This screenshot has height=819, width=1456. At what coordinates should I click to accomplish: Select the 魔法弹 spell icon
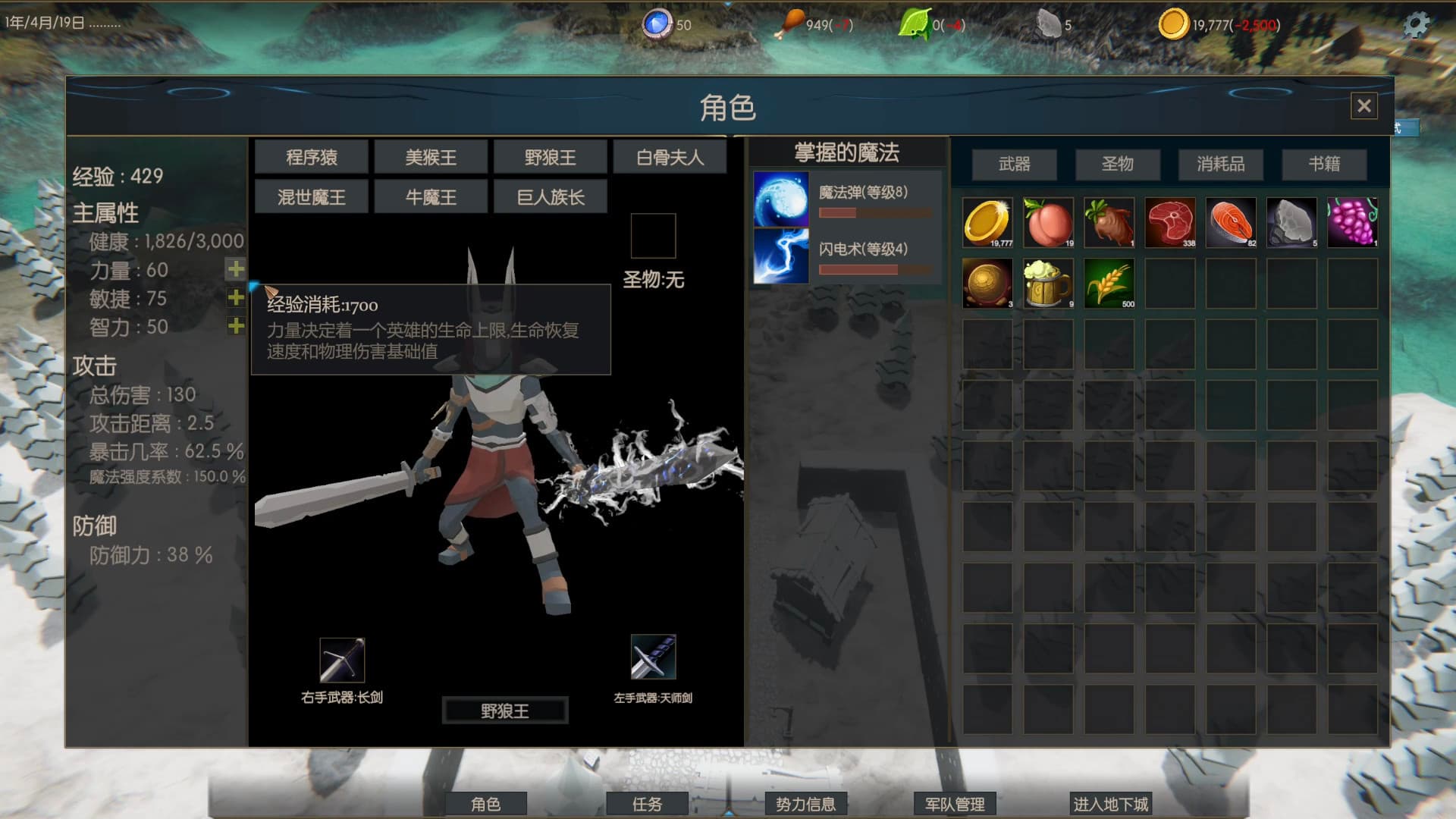pos(780,199)
